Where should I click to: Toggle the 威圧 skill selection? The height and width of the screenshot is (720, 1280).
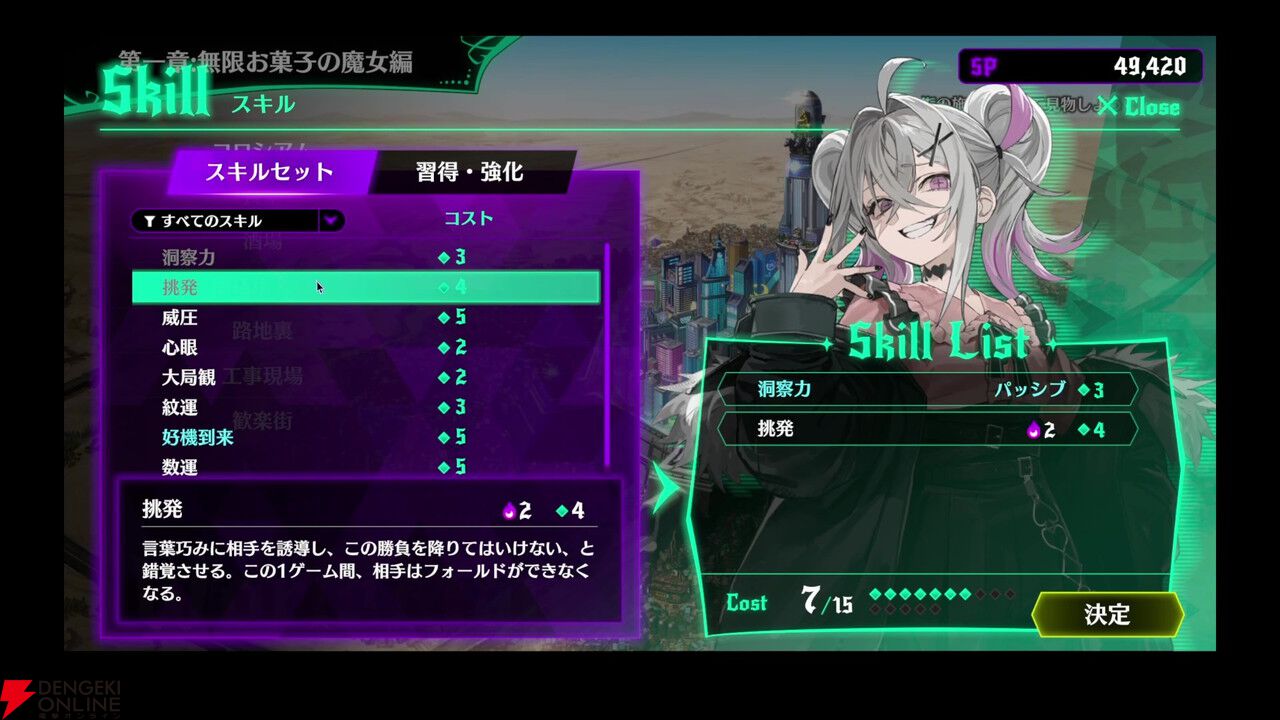[x=300, y=317]
